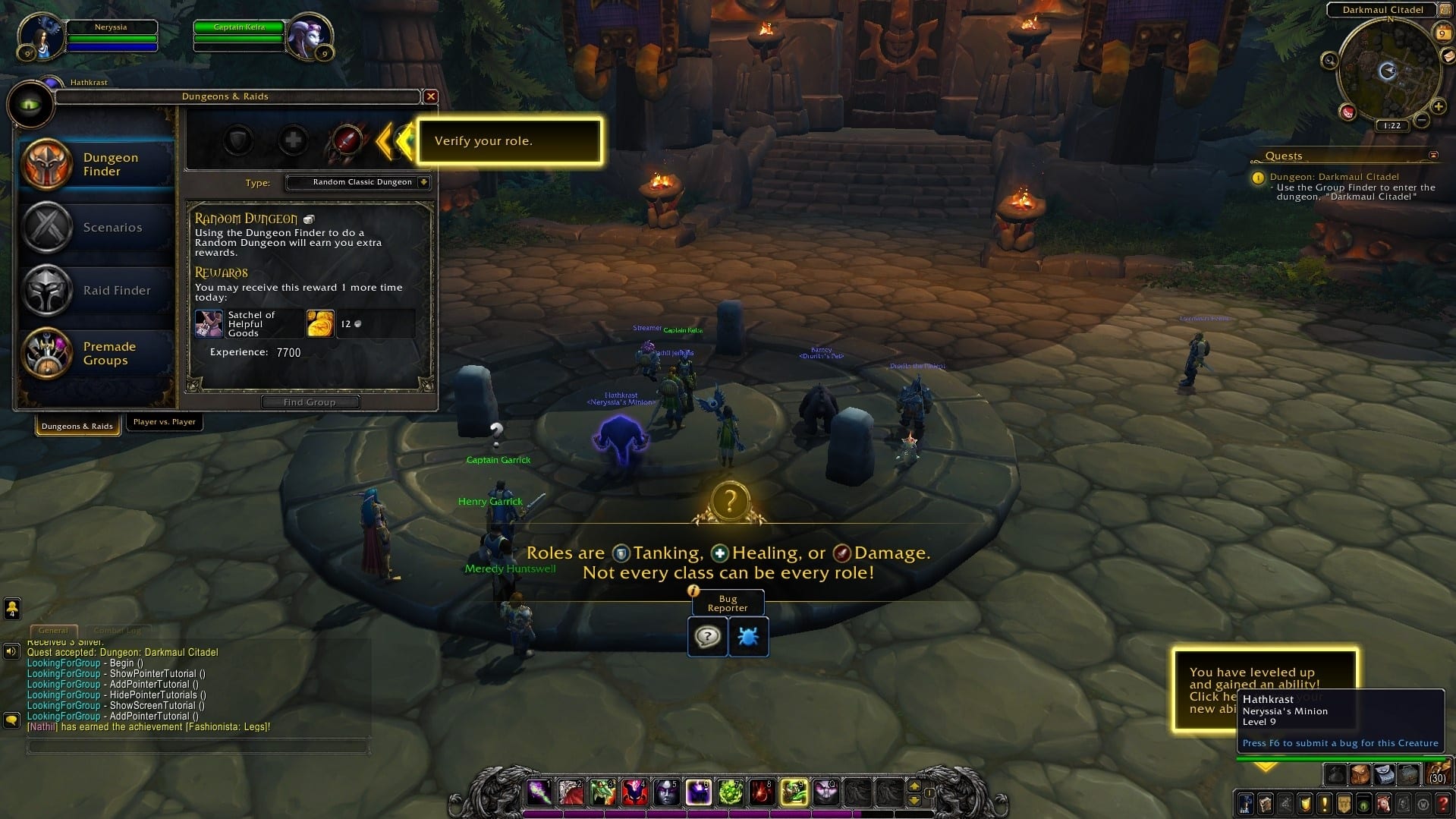Viewport: 1456px width, 819px height.
Task: Zoom out on the minimap
Action: pos(1422,120)
